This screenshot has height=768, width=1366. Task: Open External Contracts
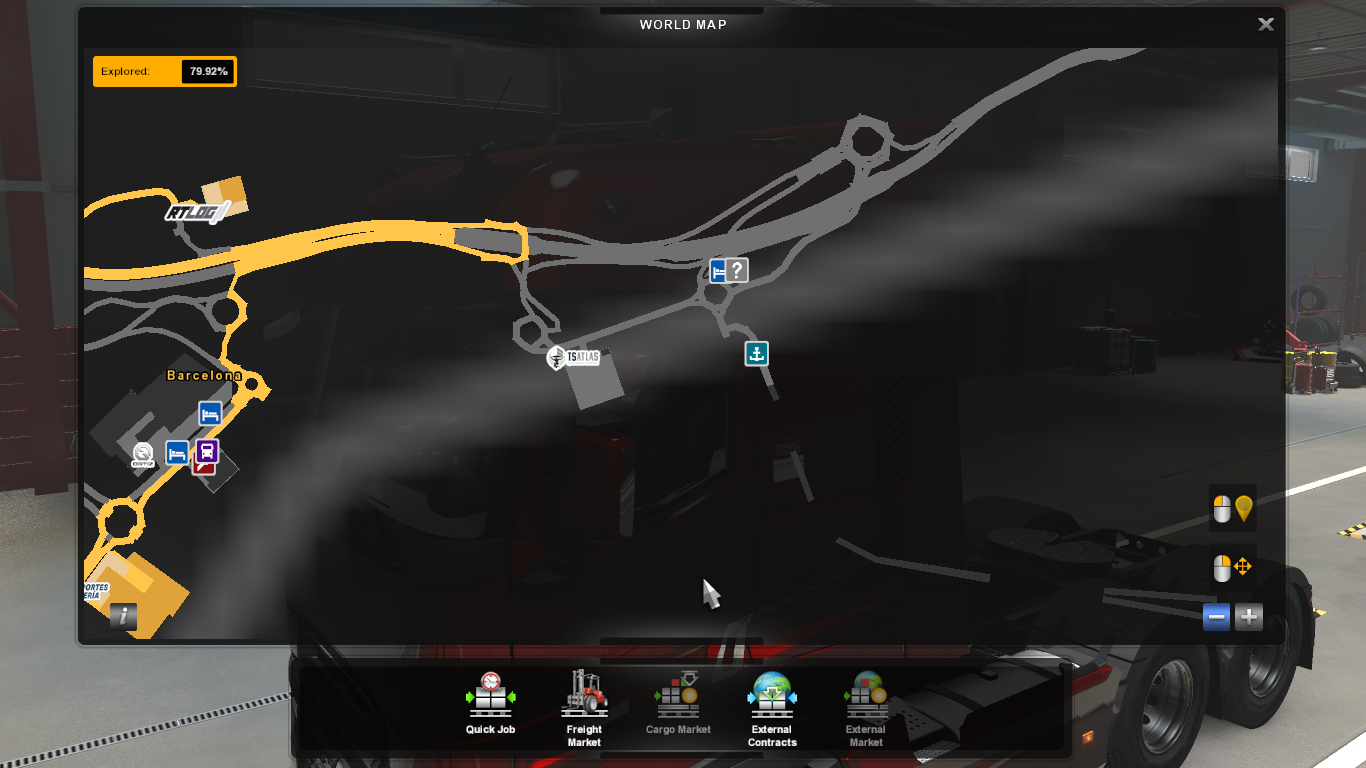coord(772,708)
